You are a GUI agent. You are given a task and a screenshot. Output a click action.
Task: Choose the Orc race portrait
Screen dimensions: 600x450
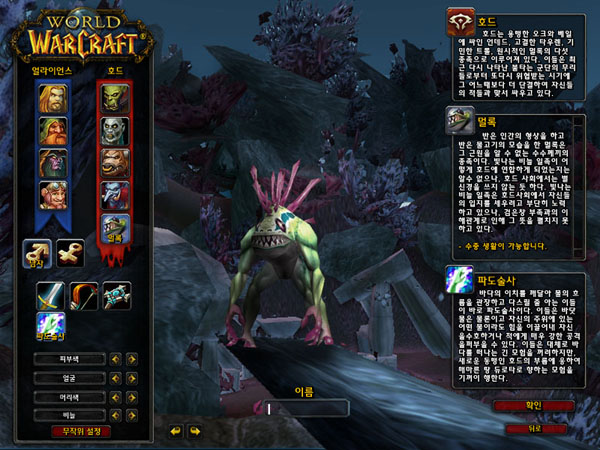coord(113,98)
